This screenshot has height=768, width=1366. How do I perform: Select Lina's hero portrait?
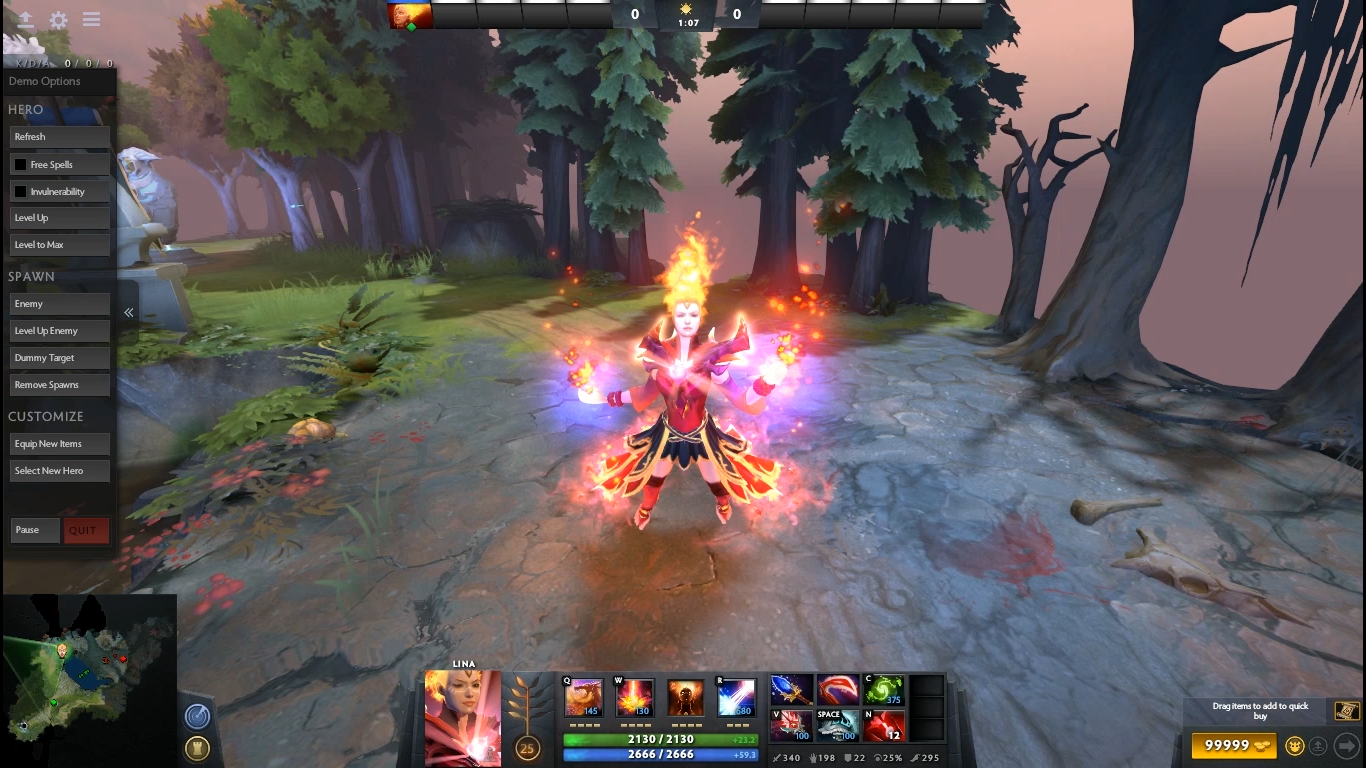462,718
